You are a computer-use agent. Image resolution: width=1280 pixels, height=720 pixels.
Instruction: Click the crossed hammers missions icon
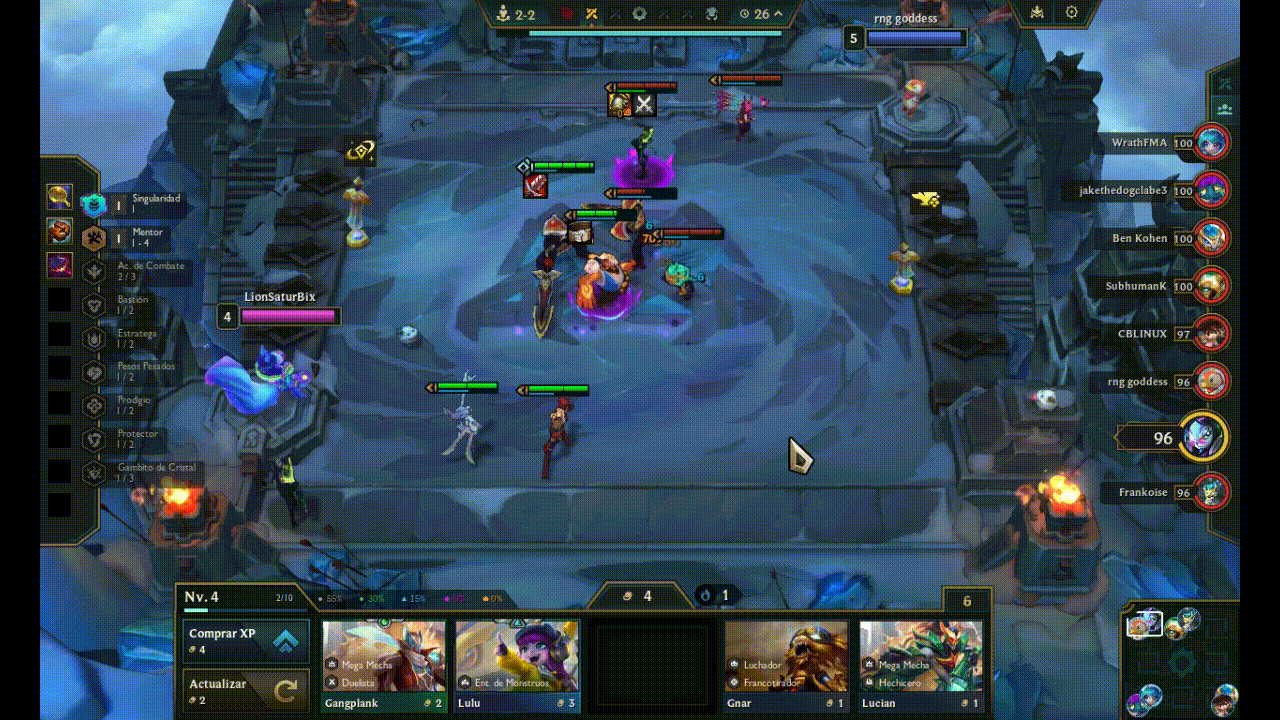[x=591, y=13]
